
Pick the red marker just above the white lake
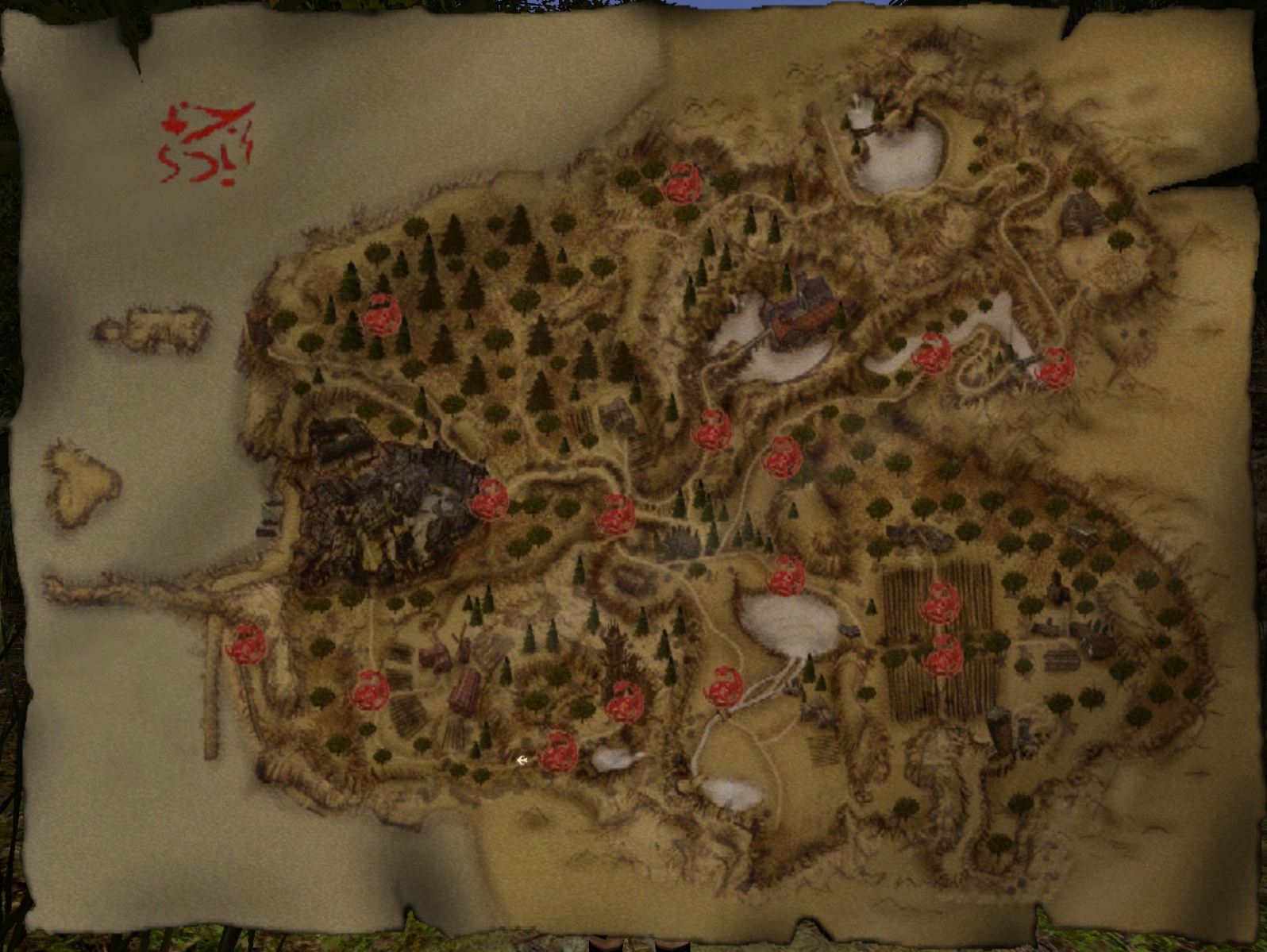(x=786, y=576)
